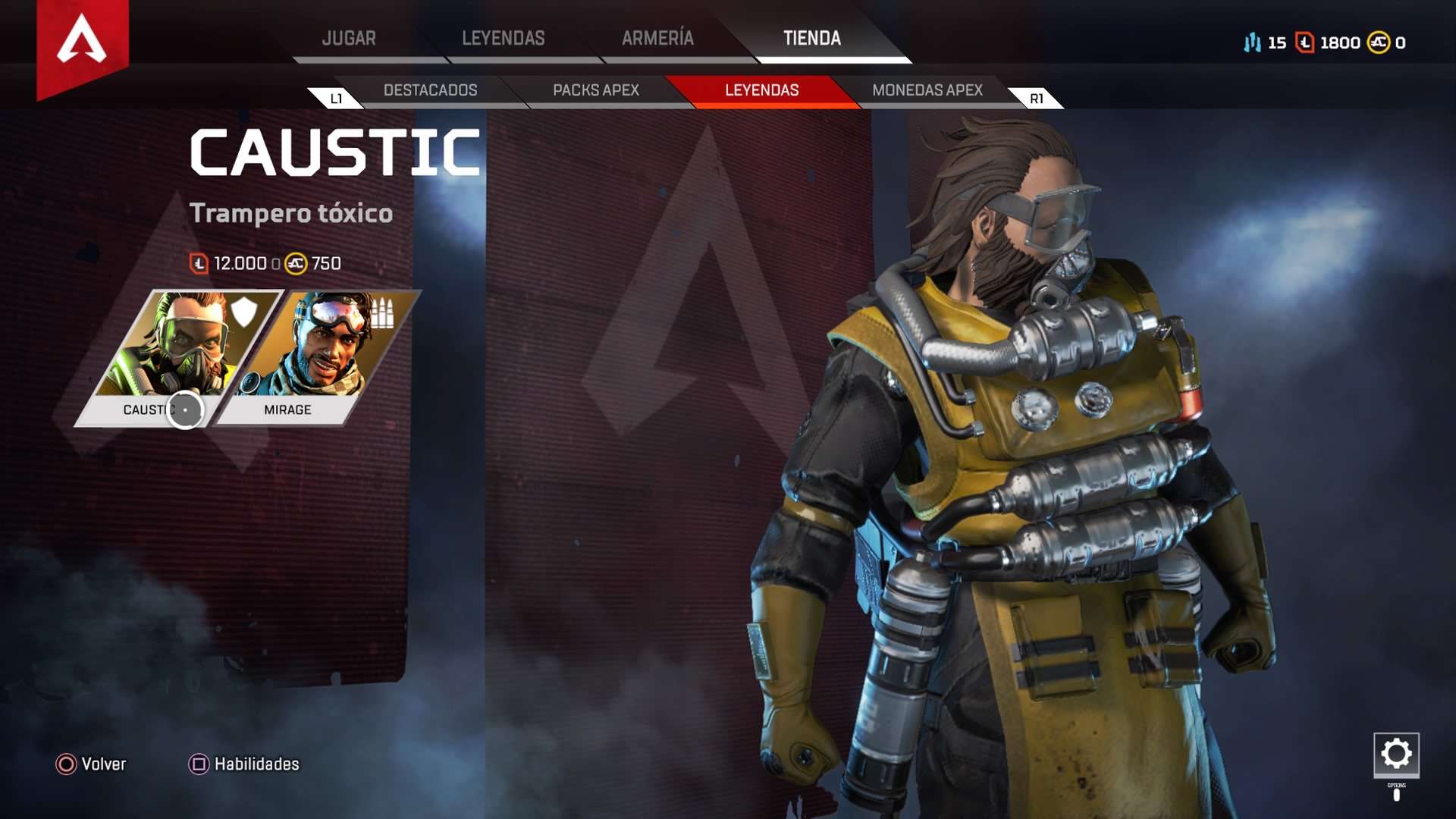The width and height of the screenshot is (1456, 819).
Task: Click the Volver back button
Action: [91, 764]
